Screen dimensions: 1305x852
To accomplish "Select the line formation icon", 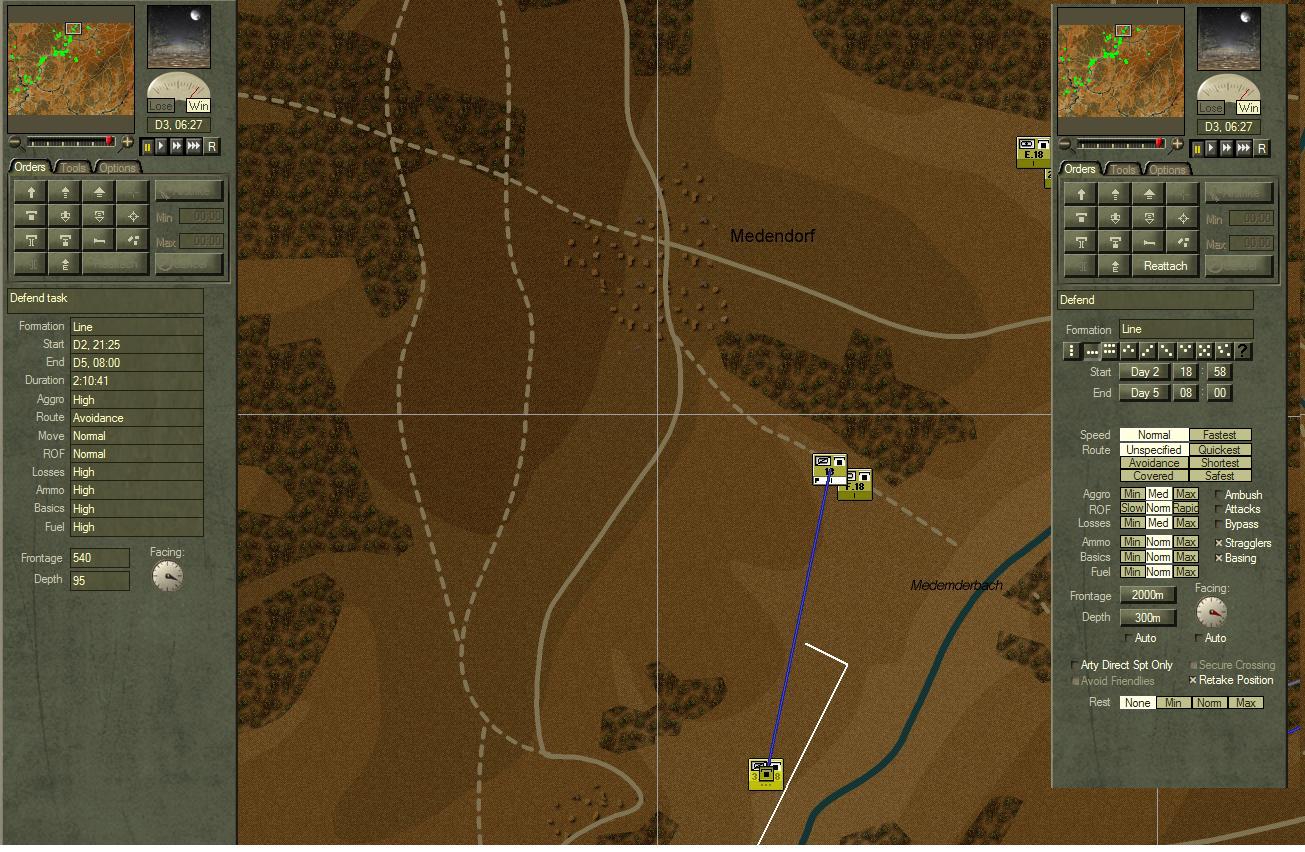I will 1094,351.
